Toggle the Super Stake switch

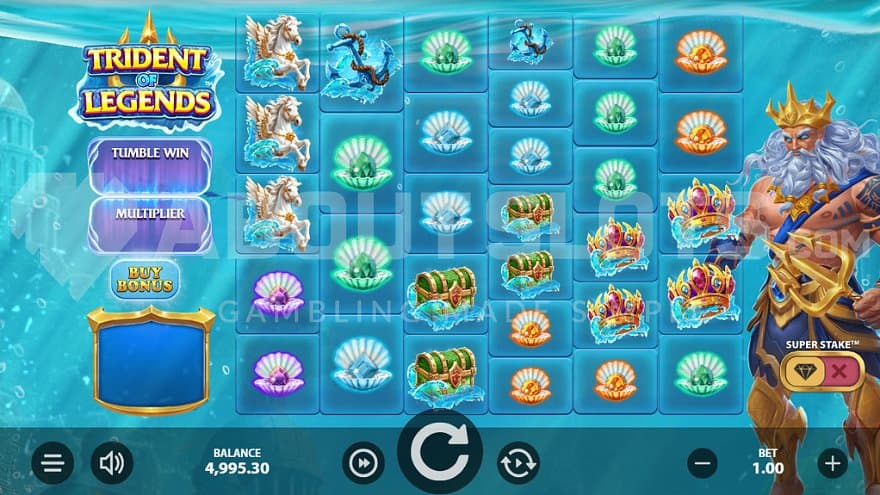pyautogui.click(x=822, y=372)
